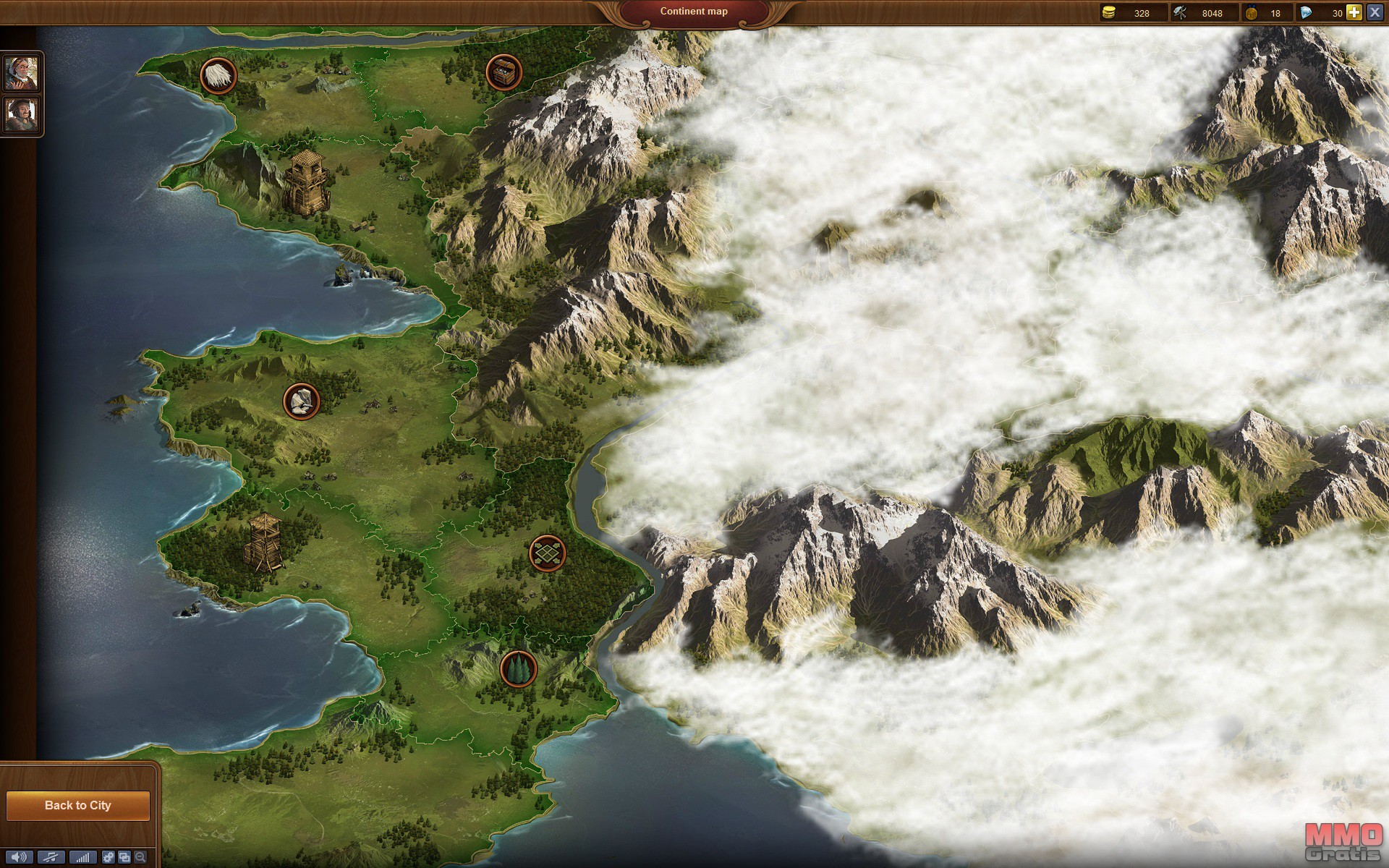The height and width of the screenshot is (868, 1389).
Task: Change graphics quality via the signal bars icon
Action: pos(83,858)
